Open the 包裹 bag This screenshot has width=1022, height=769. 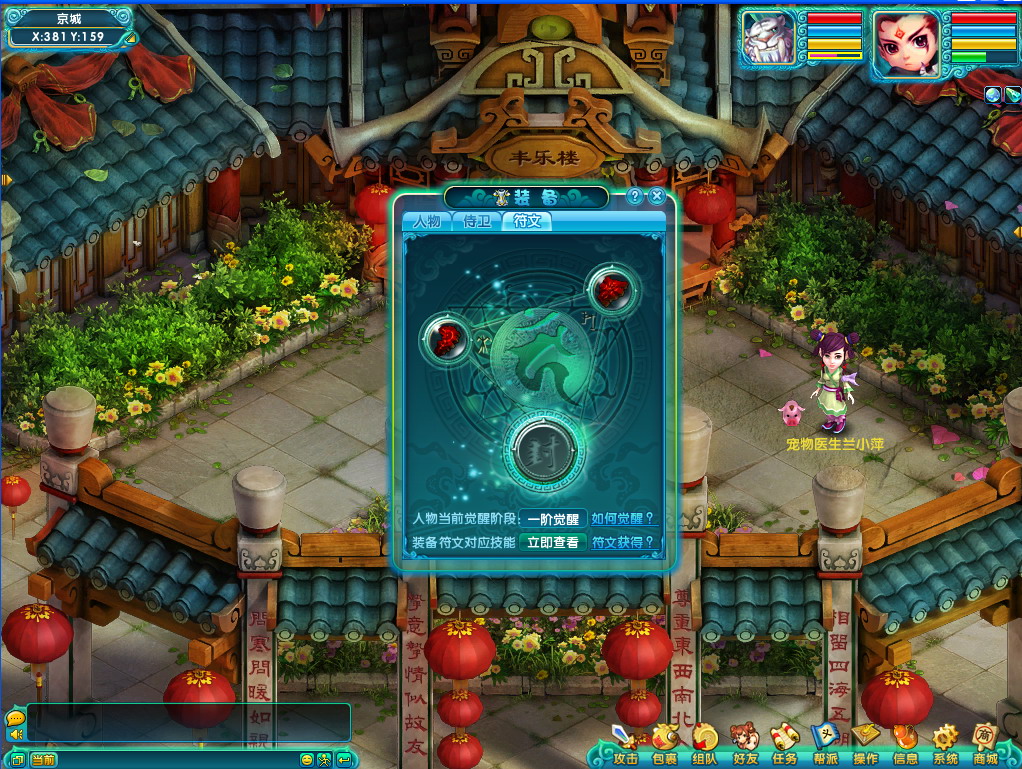tap(665, 744)
